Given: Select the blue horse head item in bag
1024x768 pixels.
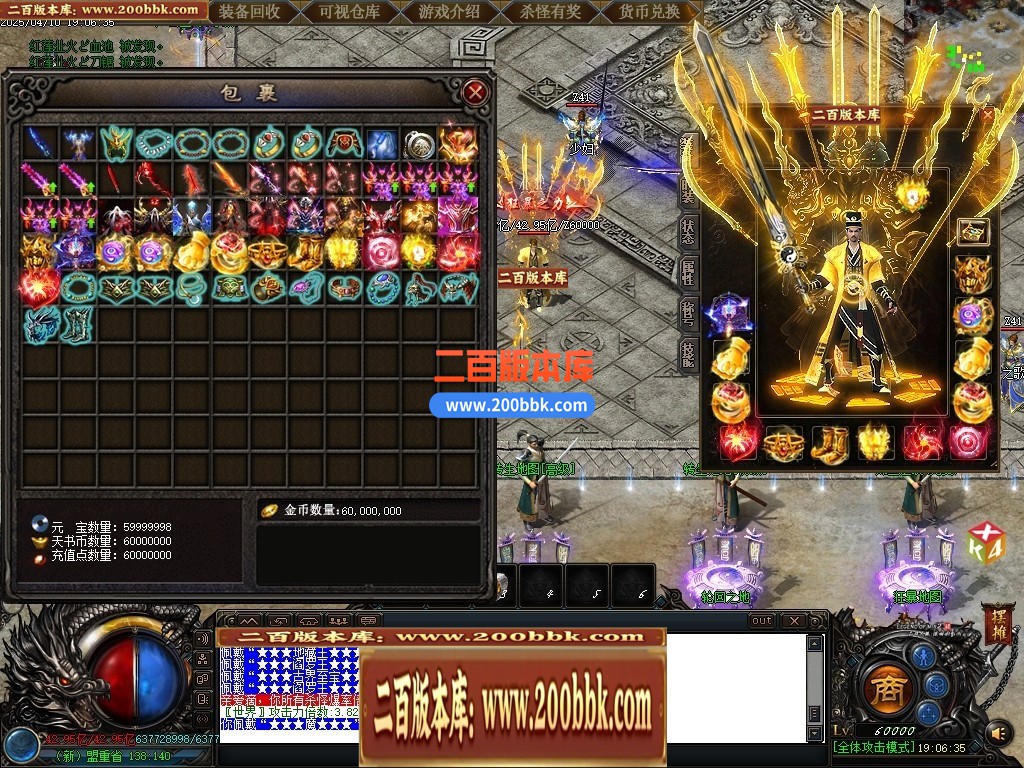Looking at the screenshot, I should (x=40, y=325).
